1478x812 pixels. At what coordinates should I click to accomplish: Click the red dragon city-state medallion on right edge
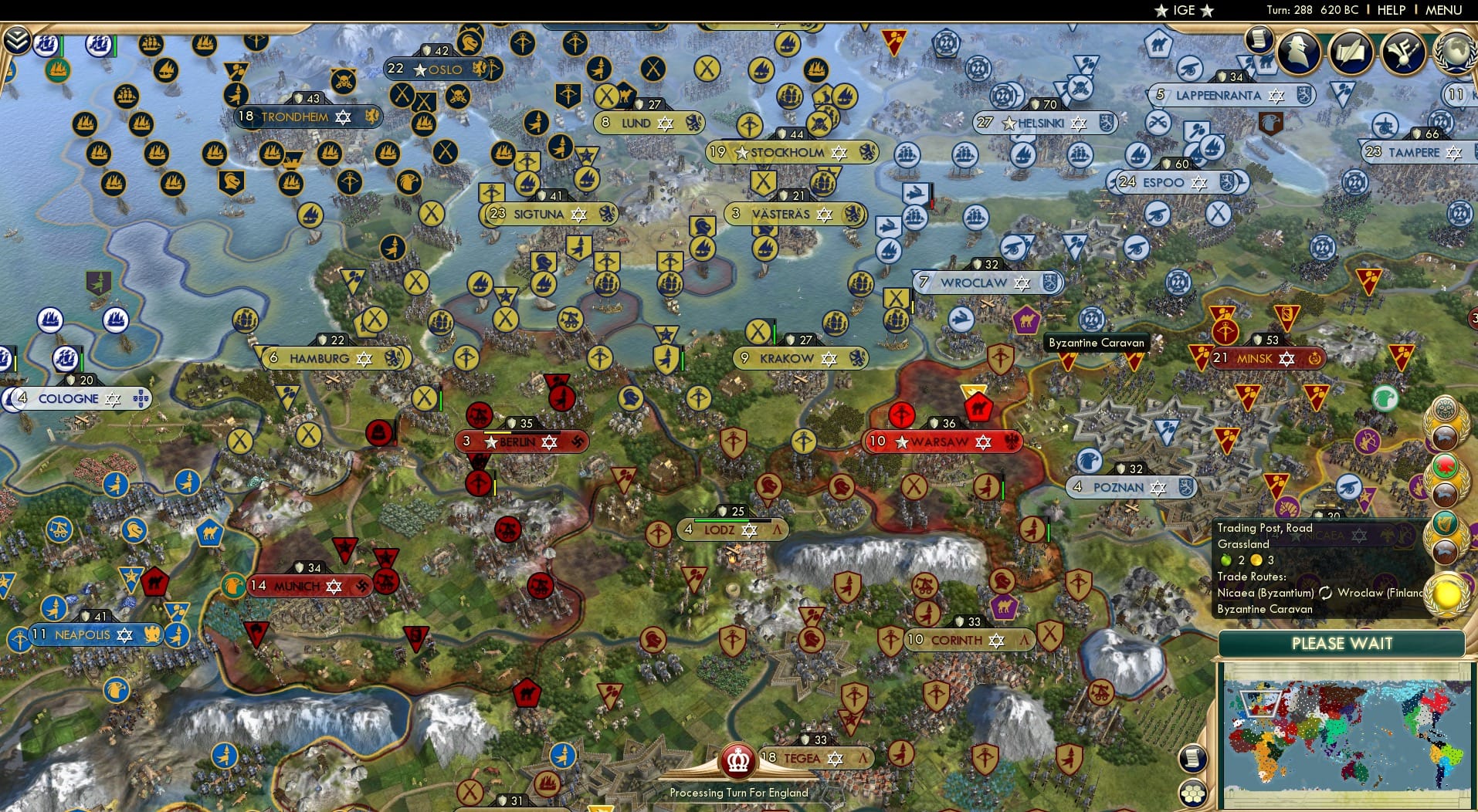(1445, 466)
